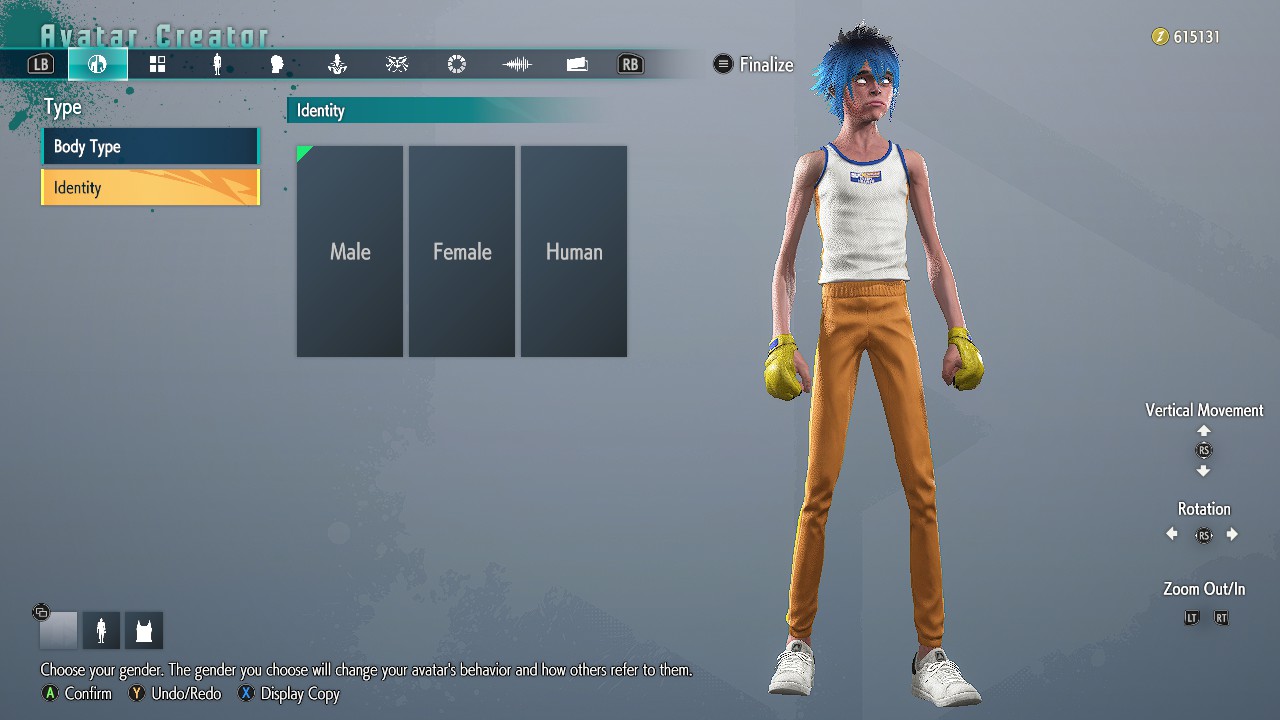
Task: Select the Body Type menu entry
Action: [150, 147]
